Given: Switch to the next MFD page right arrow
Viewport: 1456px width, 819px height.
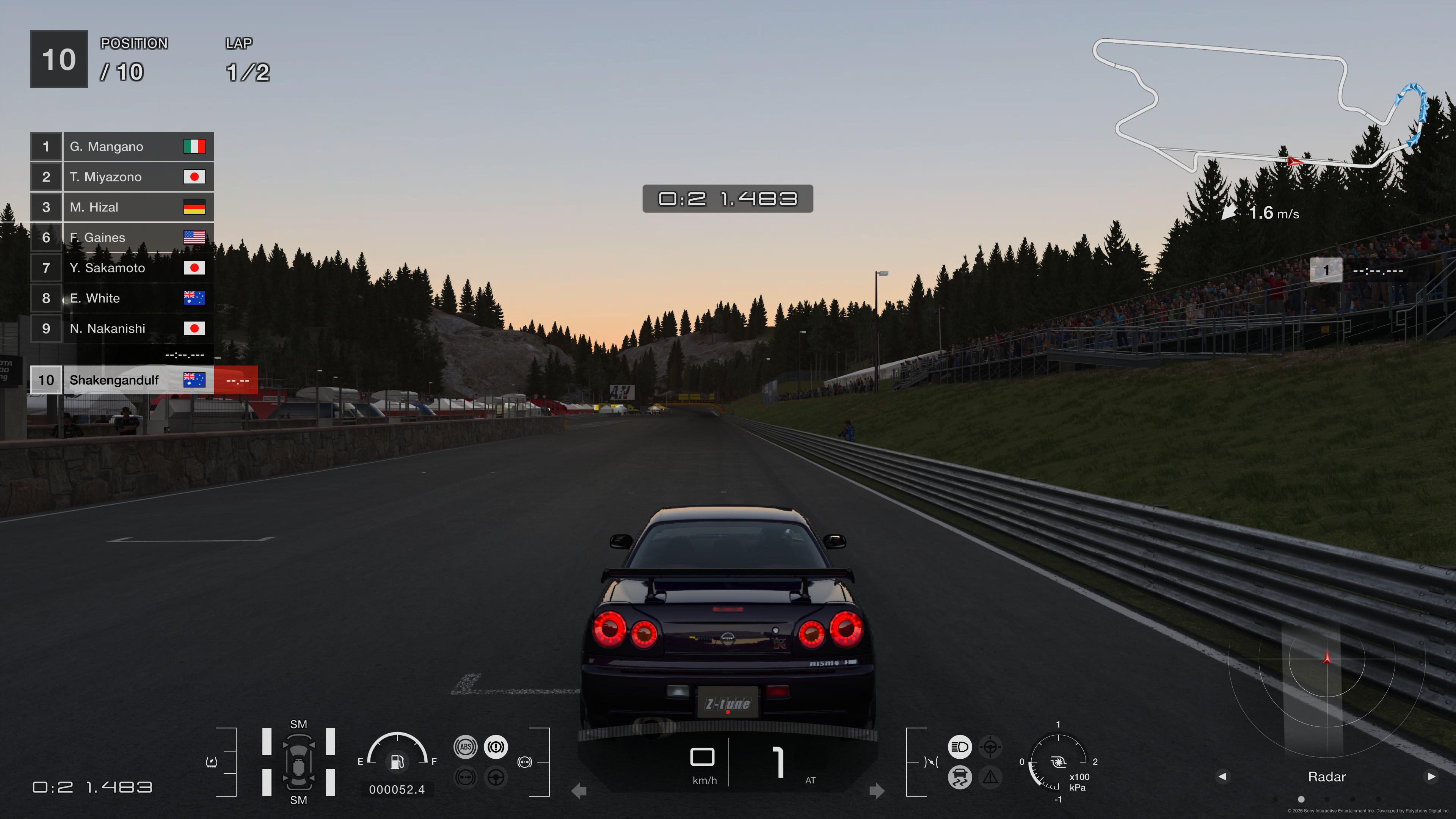Looking at the screenshot, I should pyautogui.click(x=1431, y=777).
